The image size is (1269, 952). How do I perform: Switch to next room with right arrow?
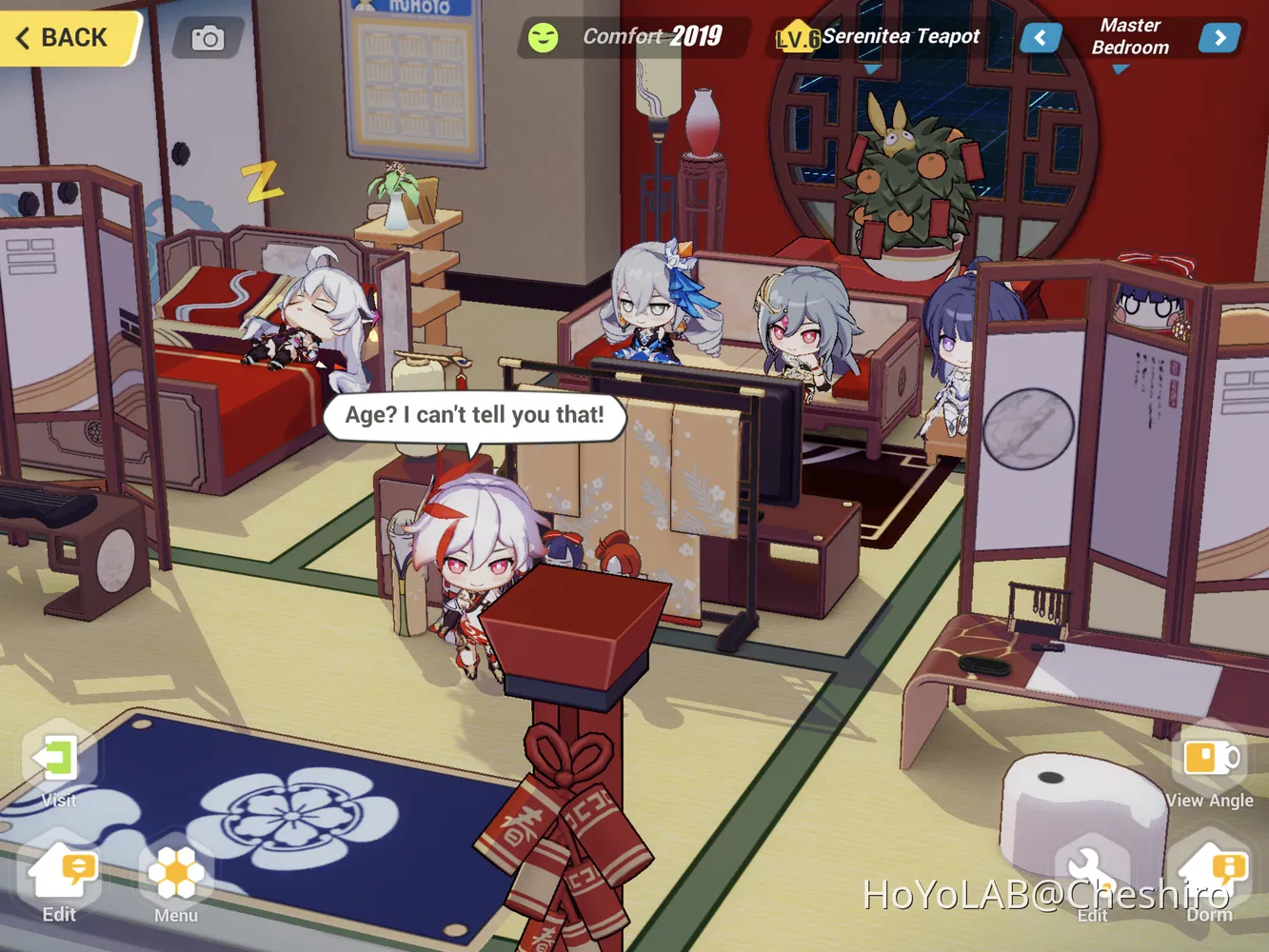click(1219, 37)
